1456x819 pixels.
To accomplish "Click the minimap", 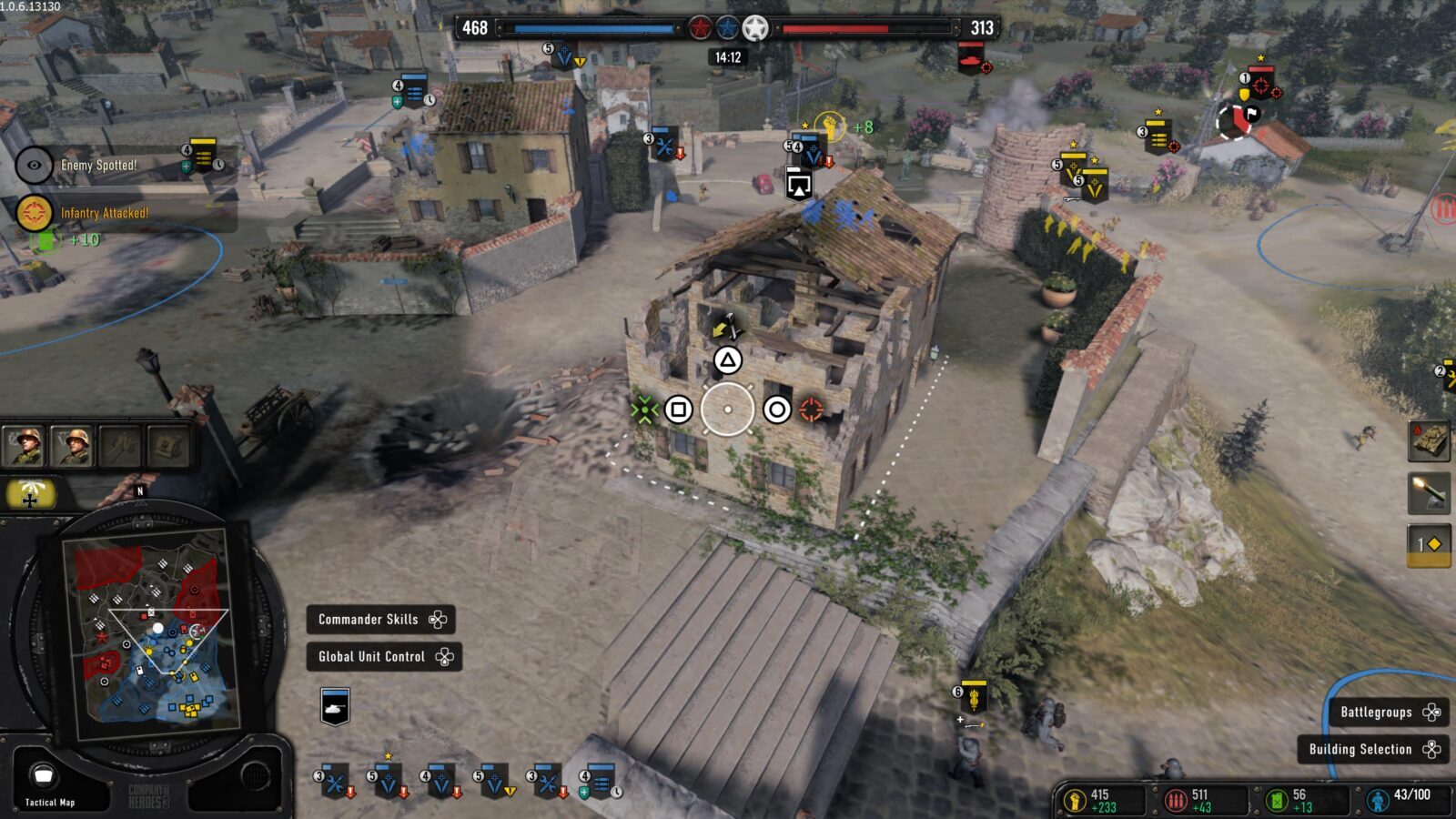I will pyautogui.click(x=150, y=630).
